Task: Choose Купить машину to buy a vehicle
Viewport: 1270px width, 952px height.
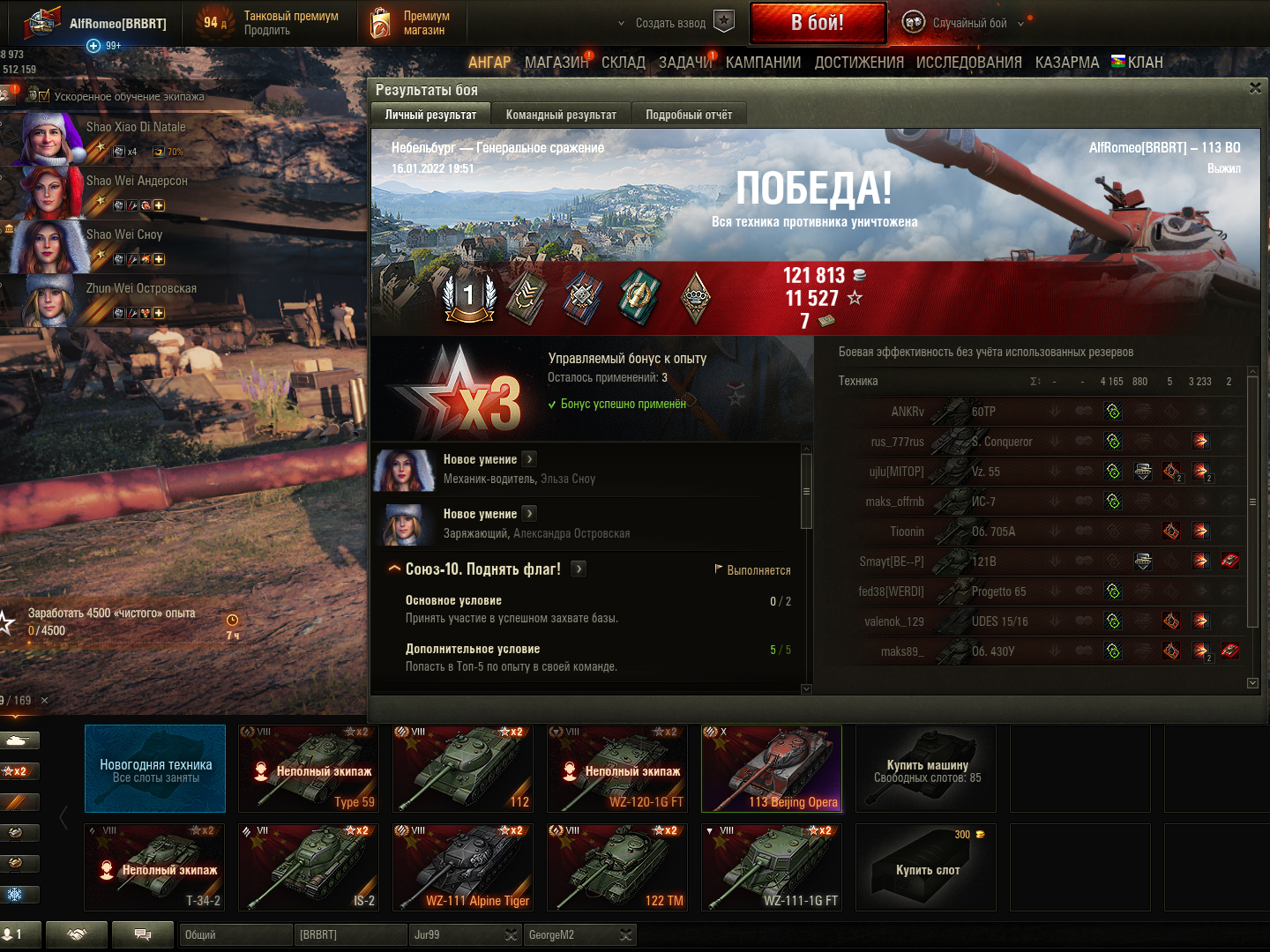Action: point(926,769)
